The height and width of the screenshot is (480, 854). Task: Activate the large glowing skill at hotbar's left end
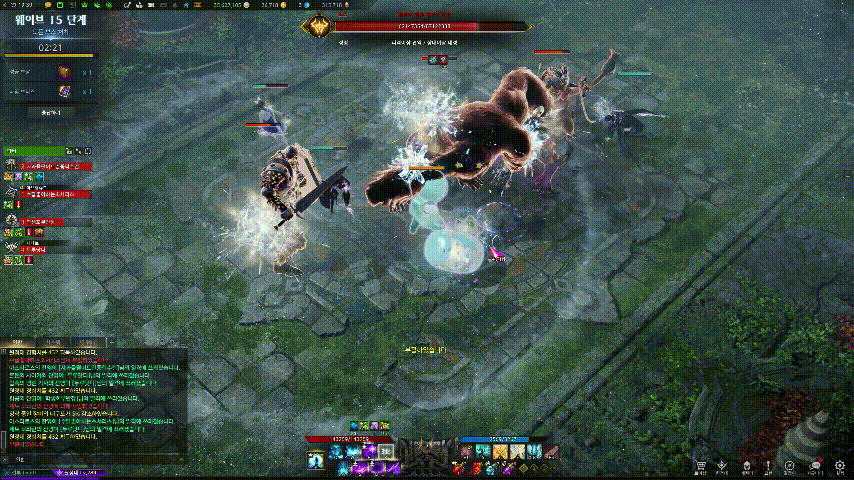316,458
